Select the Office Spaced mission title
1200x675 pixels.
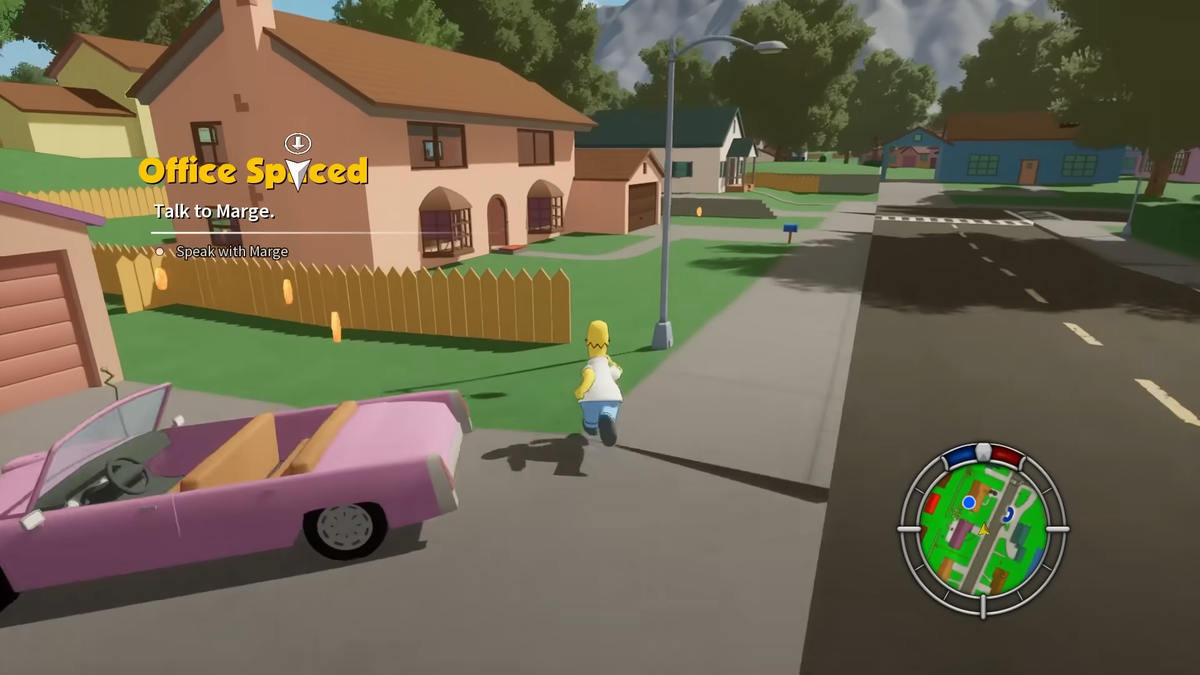pyautogui.click(x=253, y=172)
